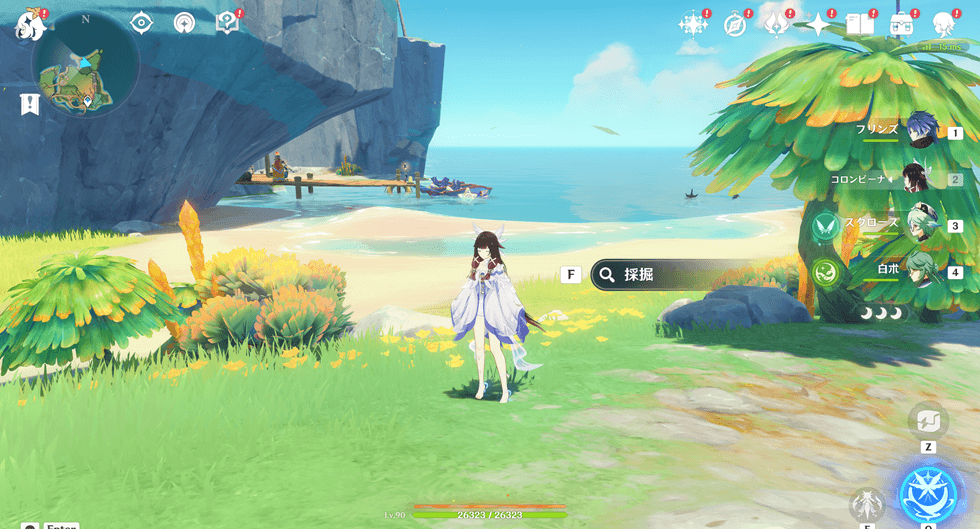Open the character profile head icon
The width and height of the screenshot is (980, 529).
pyautogui.click(x=943, y=24)
